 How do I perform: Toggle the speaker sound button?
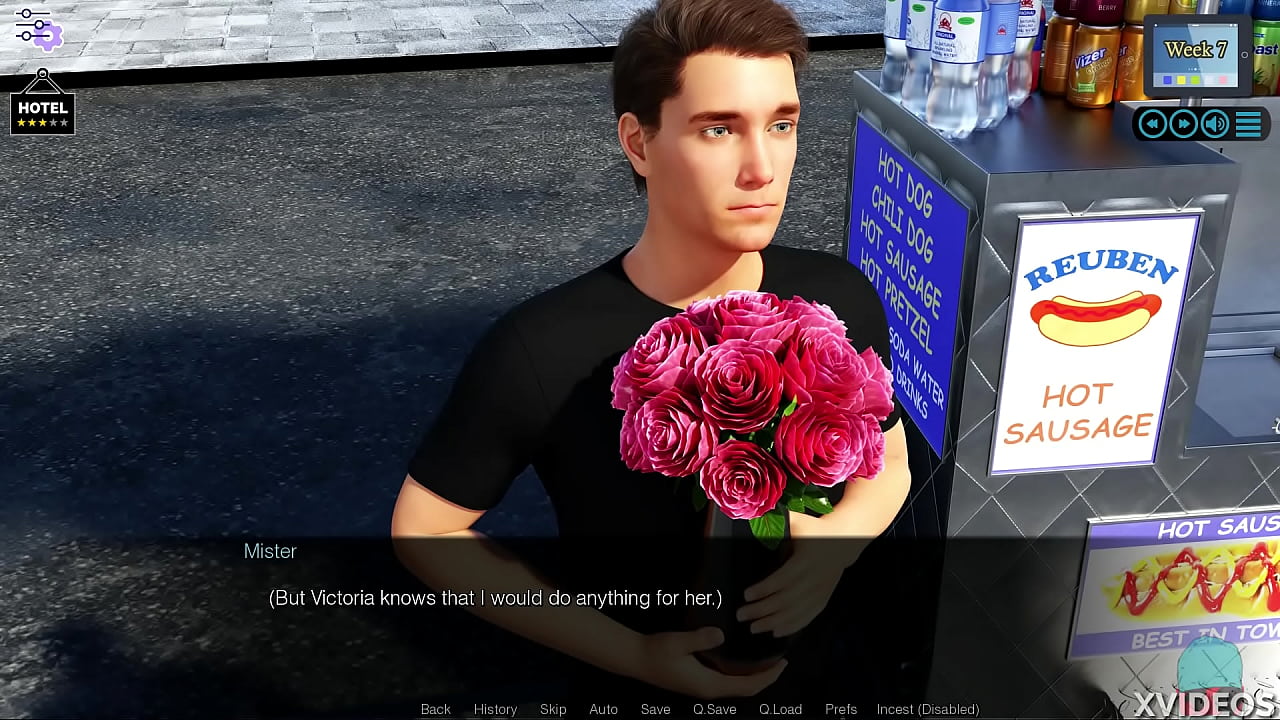click(x=1215, y=124)
